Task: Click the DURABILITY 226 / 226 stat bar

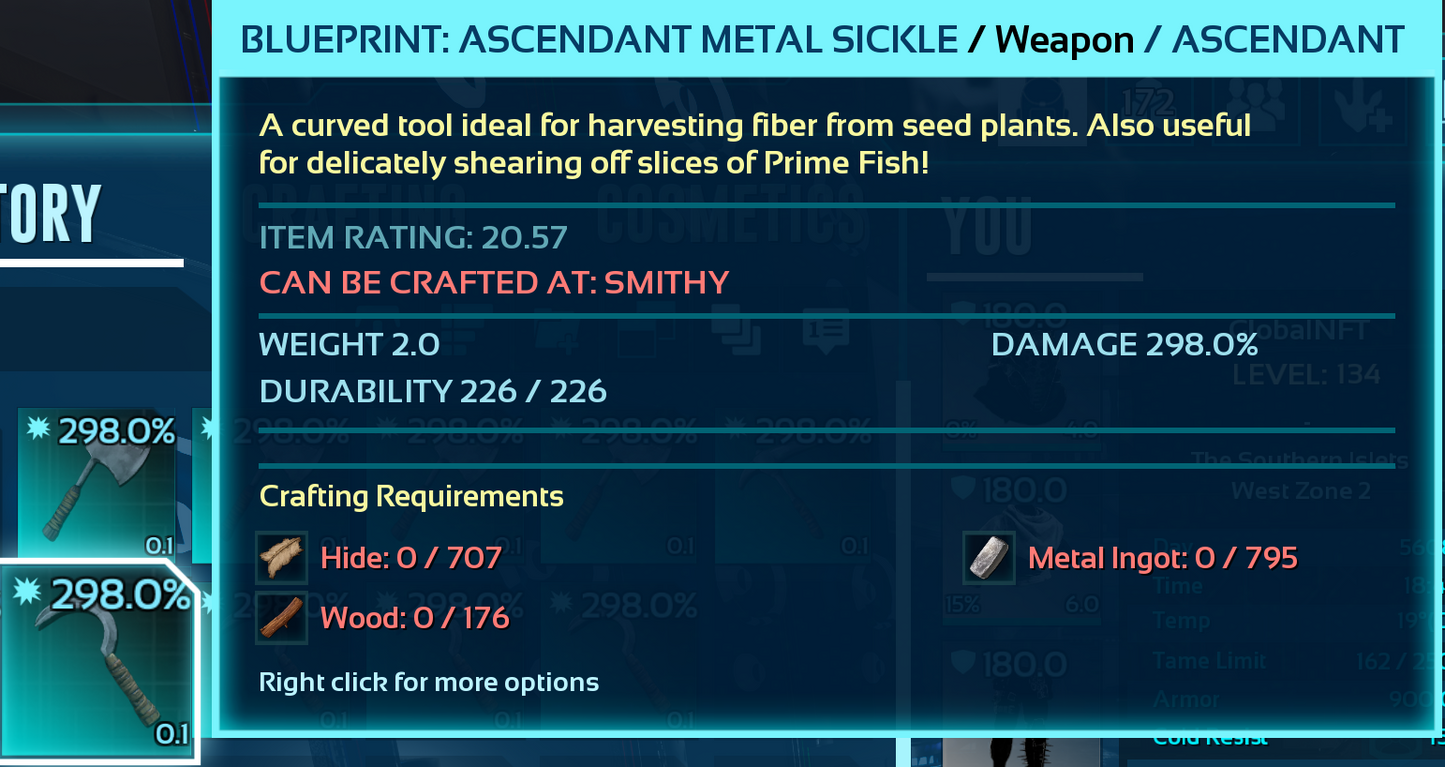Action: pyautogui.click(x=432, y=390)
